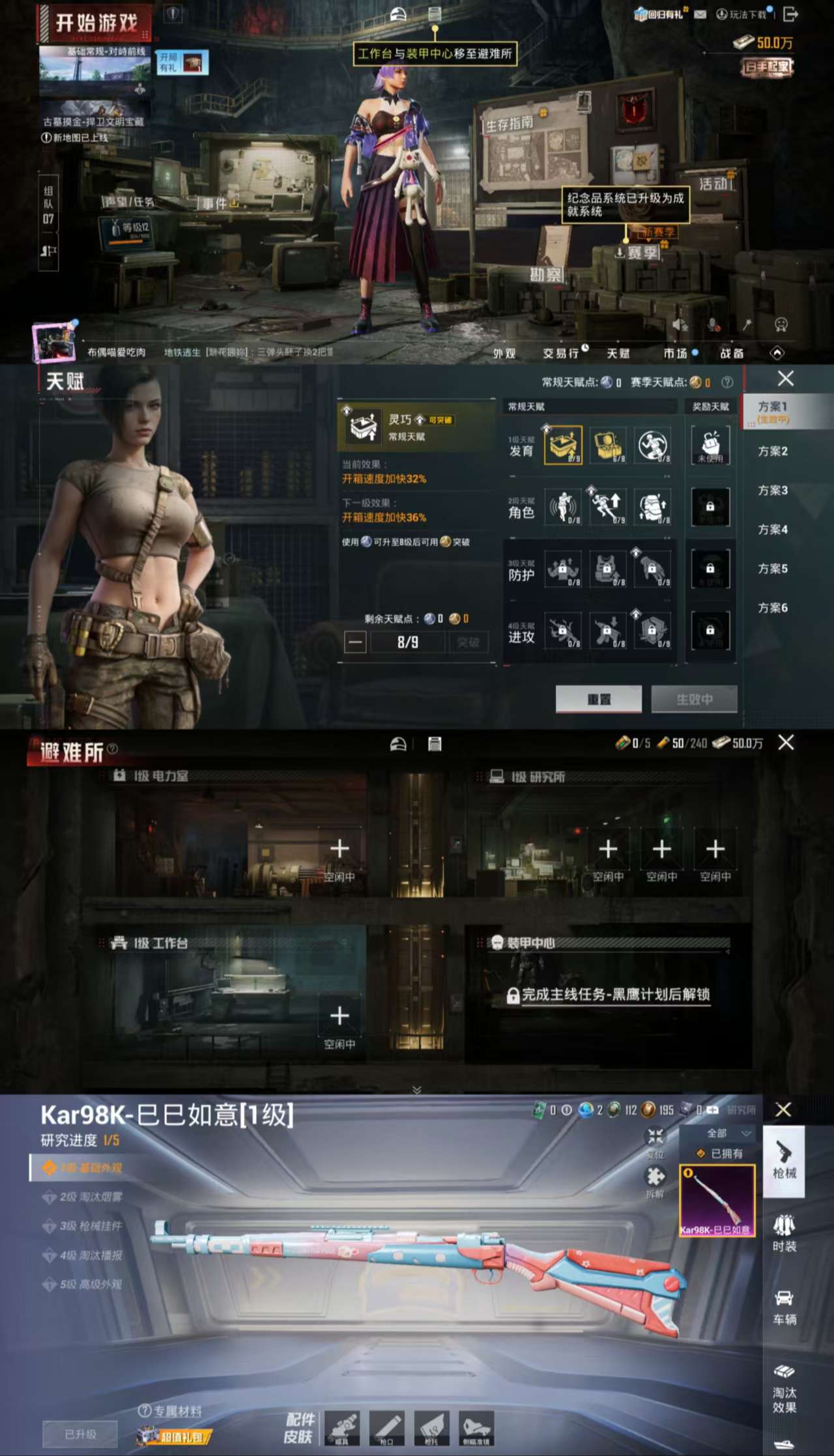Select the 枪口 muzzle accessory skin icon
834x1456 pixels.
(388, 1428)
